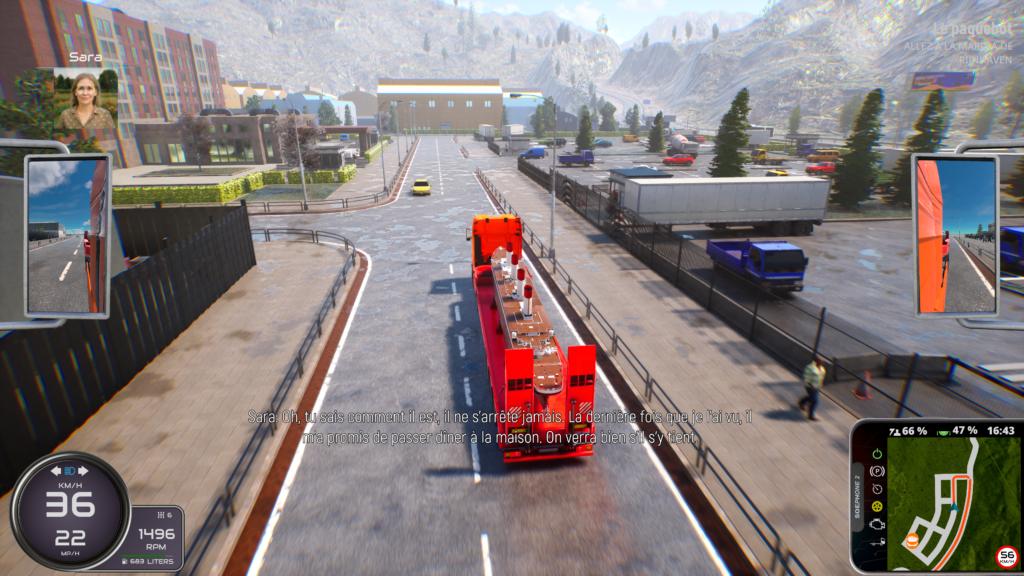Click the right rear-view mirror display
The width and height of the screenshot is (1024, 576).
pos(955,234)
